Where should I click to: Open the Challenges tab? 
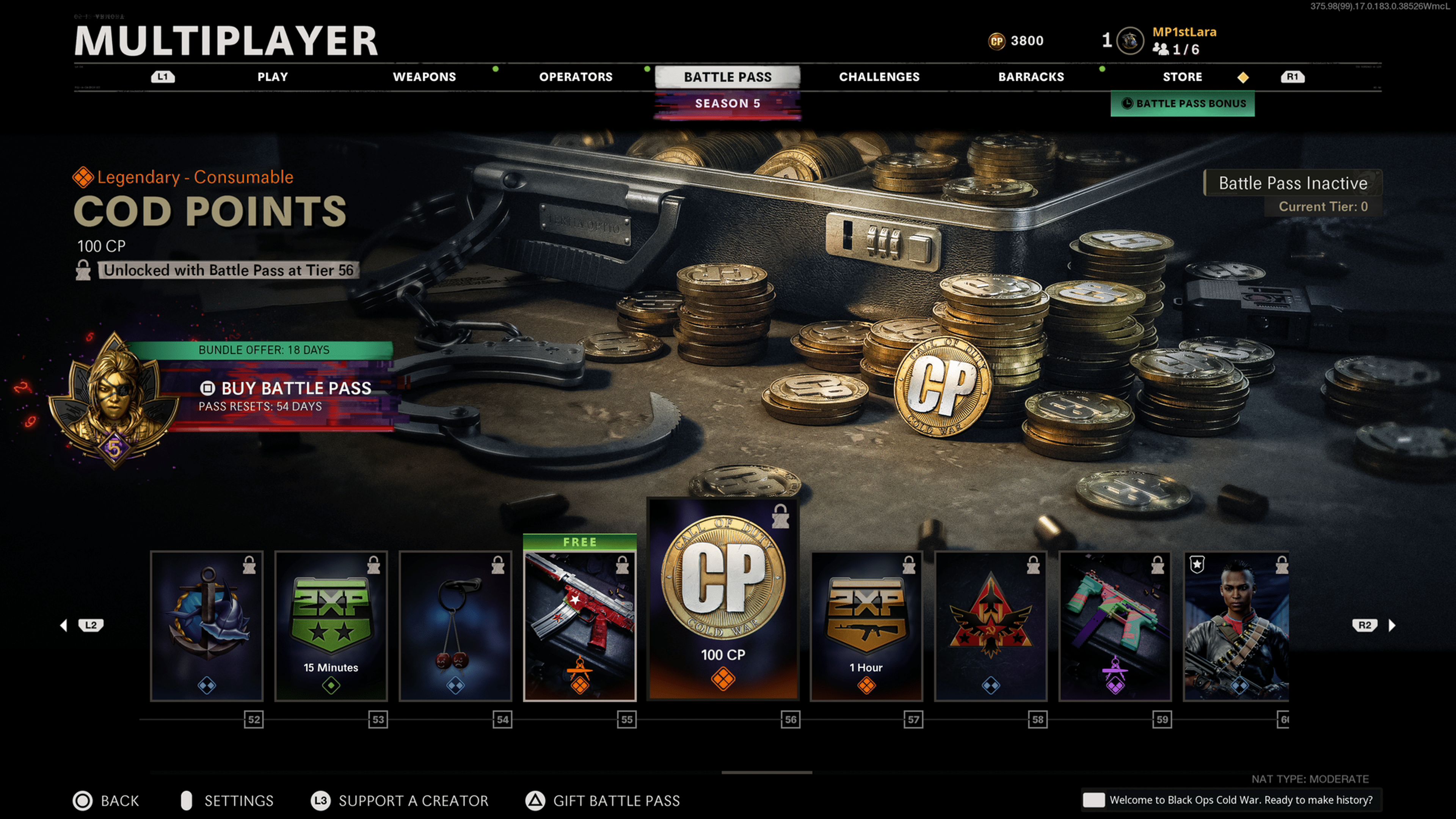pos(879,77)
